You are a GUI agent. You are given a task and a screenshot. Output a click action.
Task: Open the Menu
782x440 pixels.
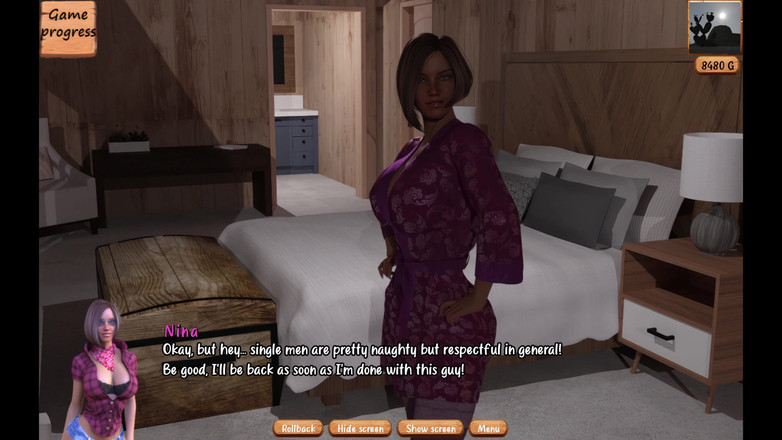(488, 428)
